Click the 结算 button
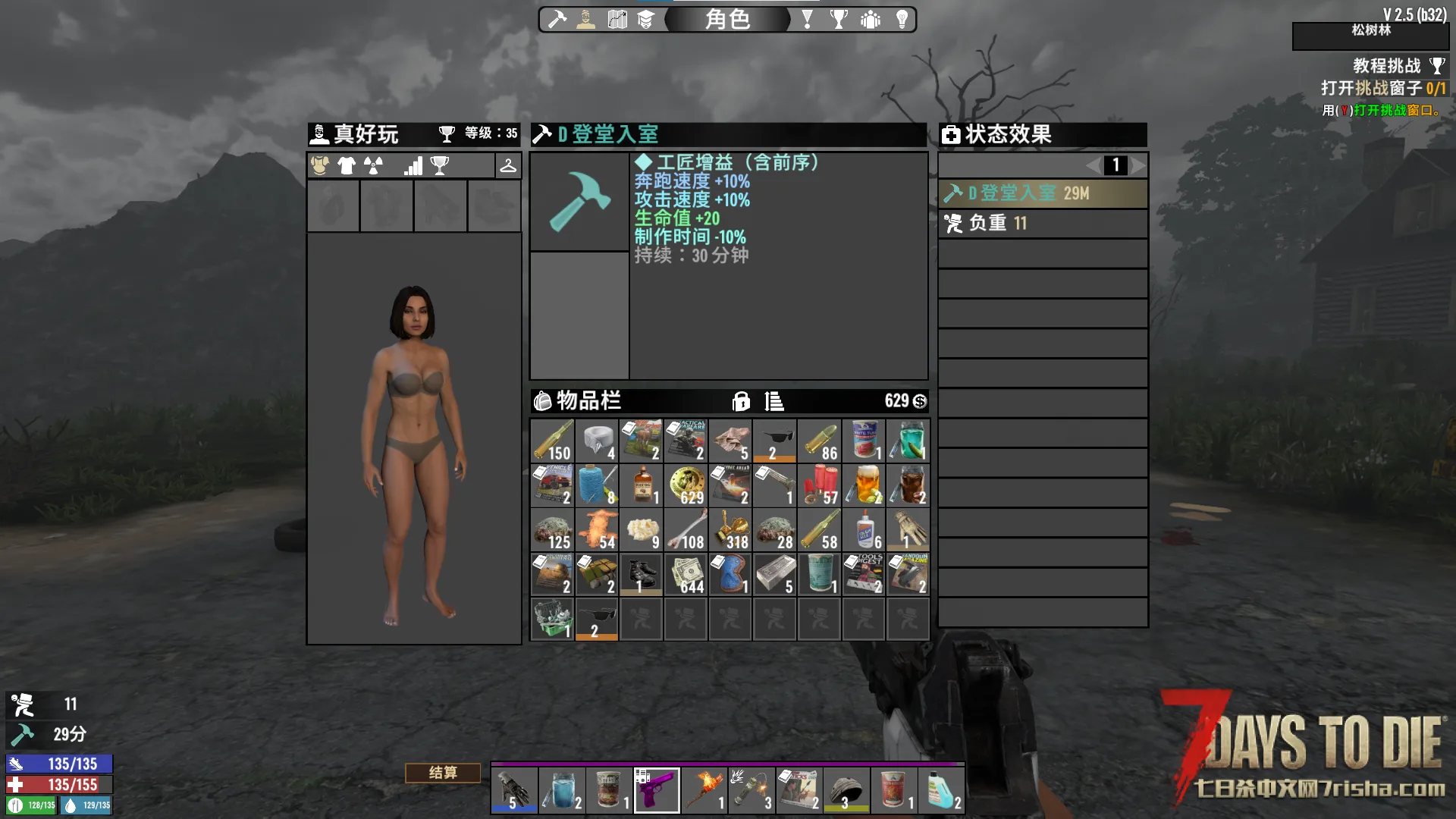 [x=443, y=773]
